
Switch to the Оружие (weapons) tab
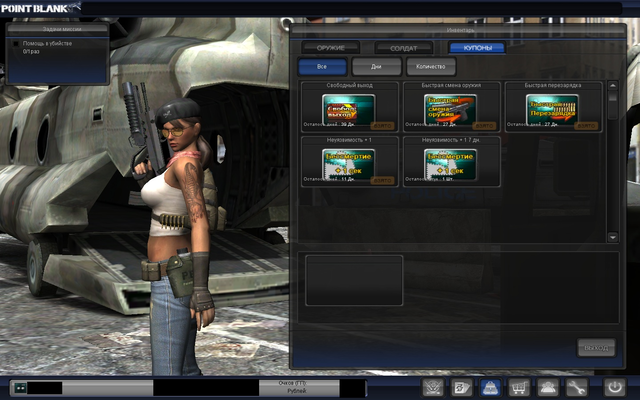(331, 48)
